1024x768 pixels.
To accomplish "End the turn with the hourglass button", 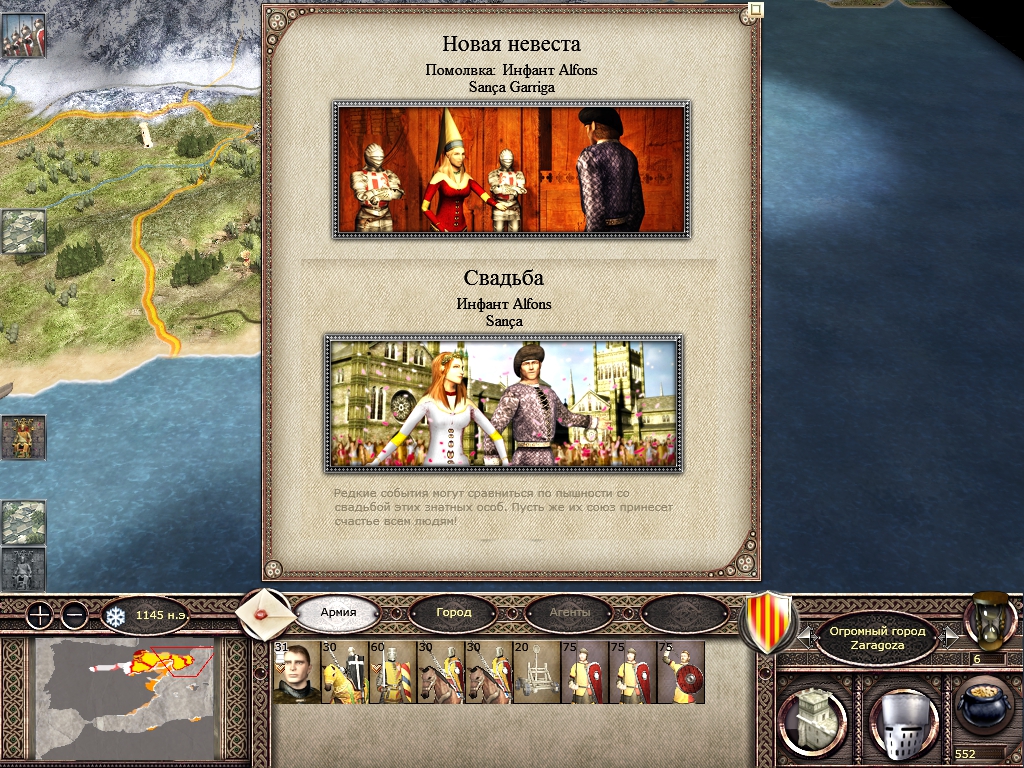I will pyautogui.click(x=989, y=619).
